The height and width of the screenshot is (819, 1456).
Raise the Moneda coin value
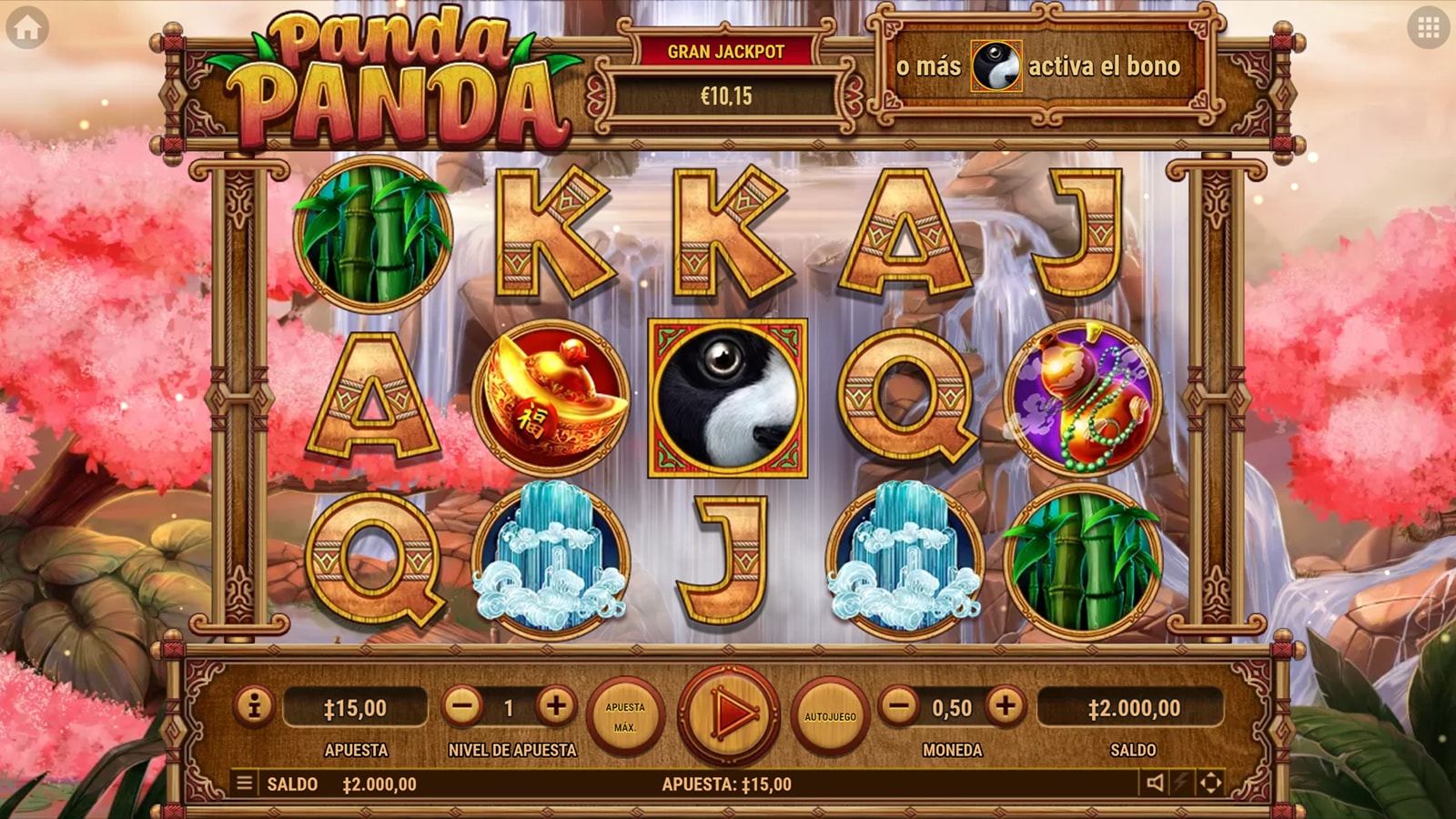pyautogui.click(x=1006, y=706)
